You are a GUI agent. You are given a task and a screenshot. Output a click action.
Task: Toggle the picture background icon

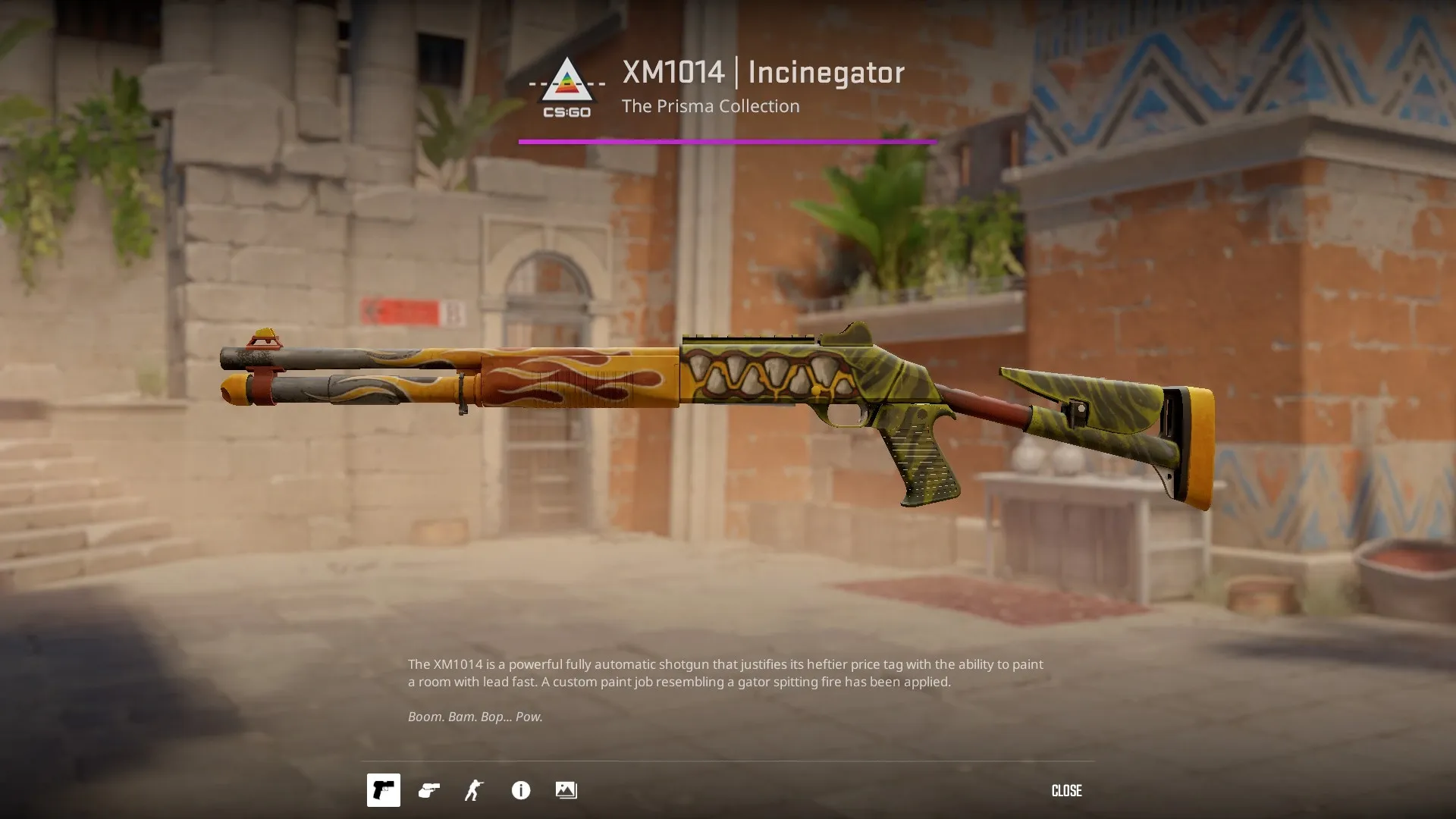566,790
